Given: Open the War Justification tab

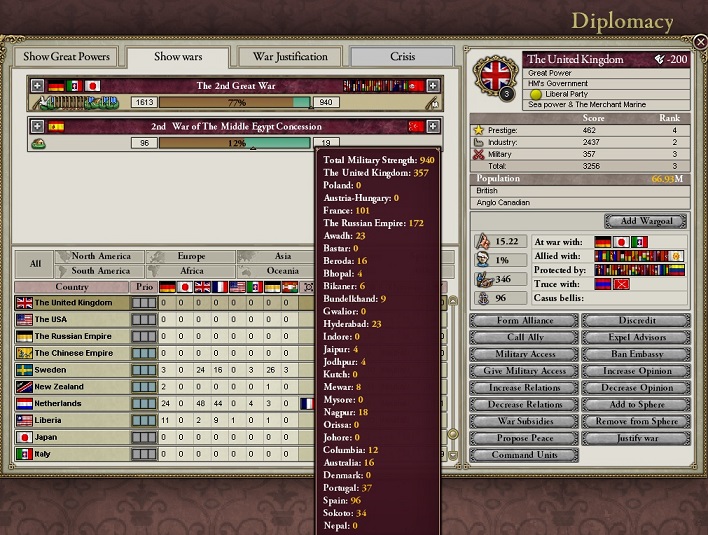Looking at the screenshot, I should pos(290,56).
